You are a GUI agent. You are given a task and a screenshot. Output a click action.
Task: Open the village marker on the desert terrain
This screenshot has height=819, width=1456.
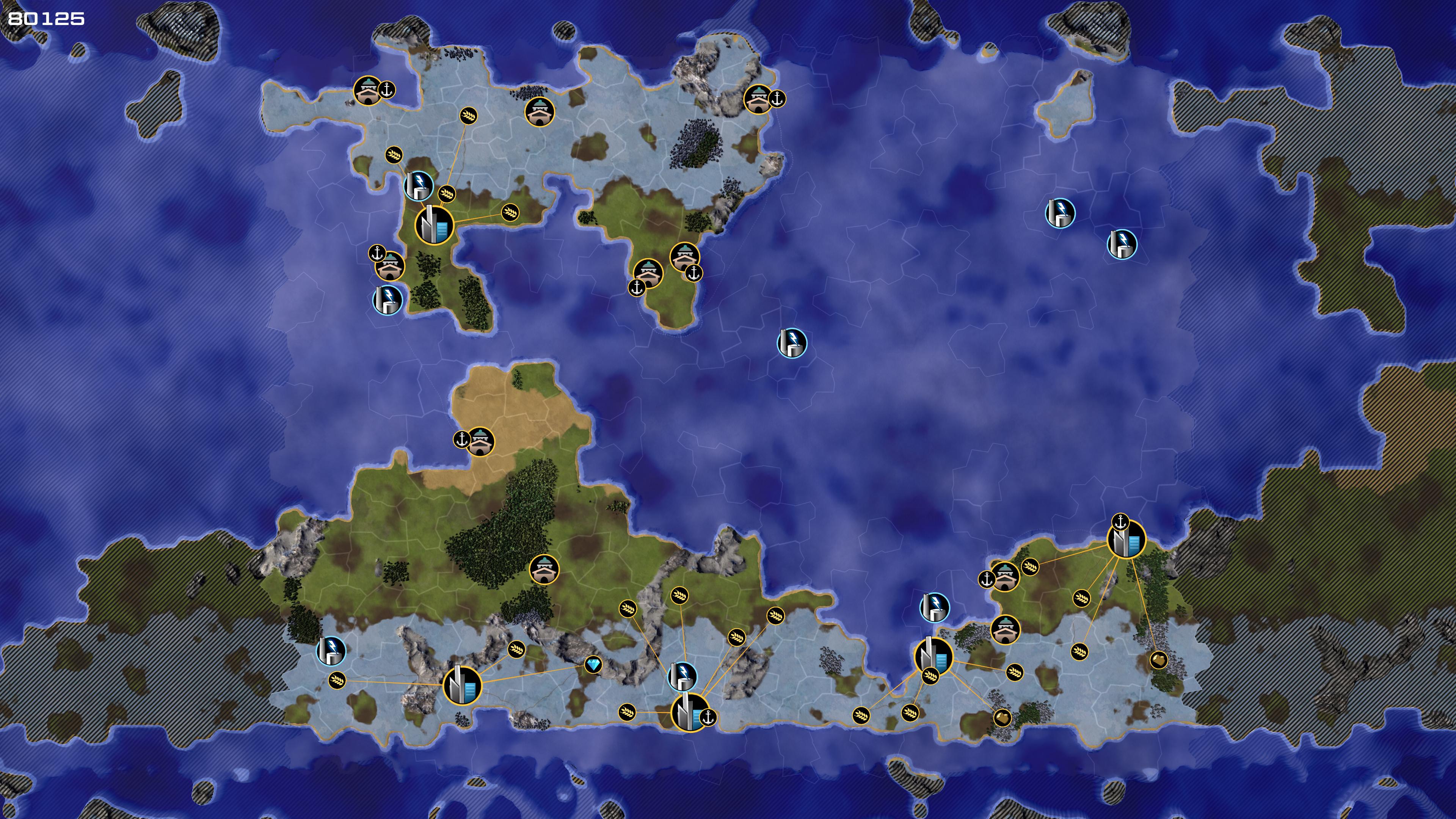coord(480,441)
